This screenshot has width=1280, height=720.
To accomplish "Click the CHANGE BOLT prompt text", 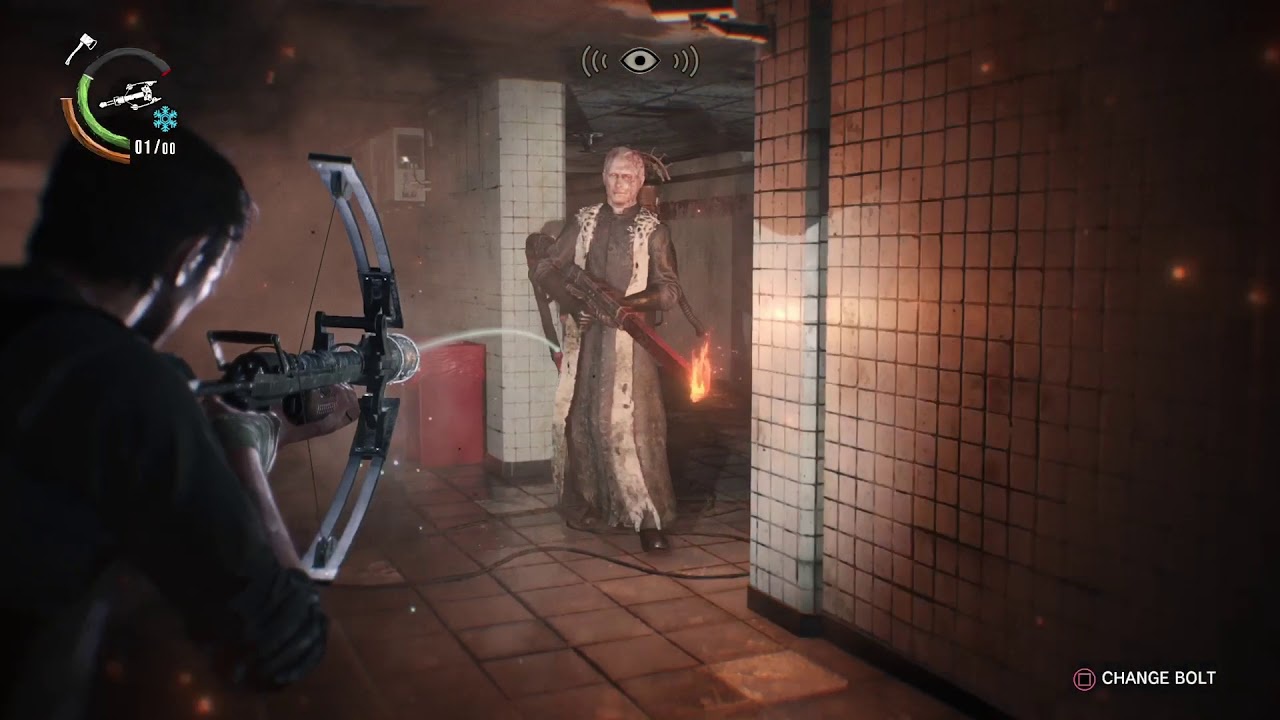I will click(1160, 677).
